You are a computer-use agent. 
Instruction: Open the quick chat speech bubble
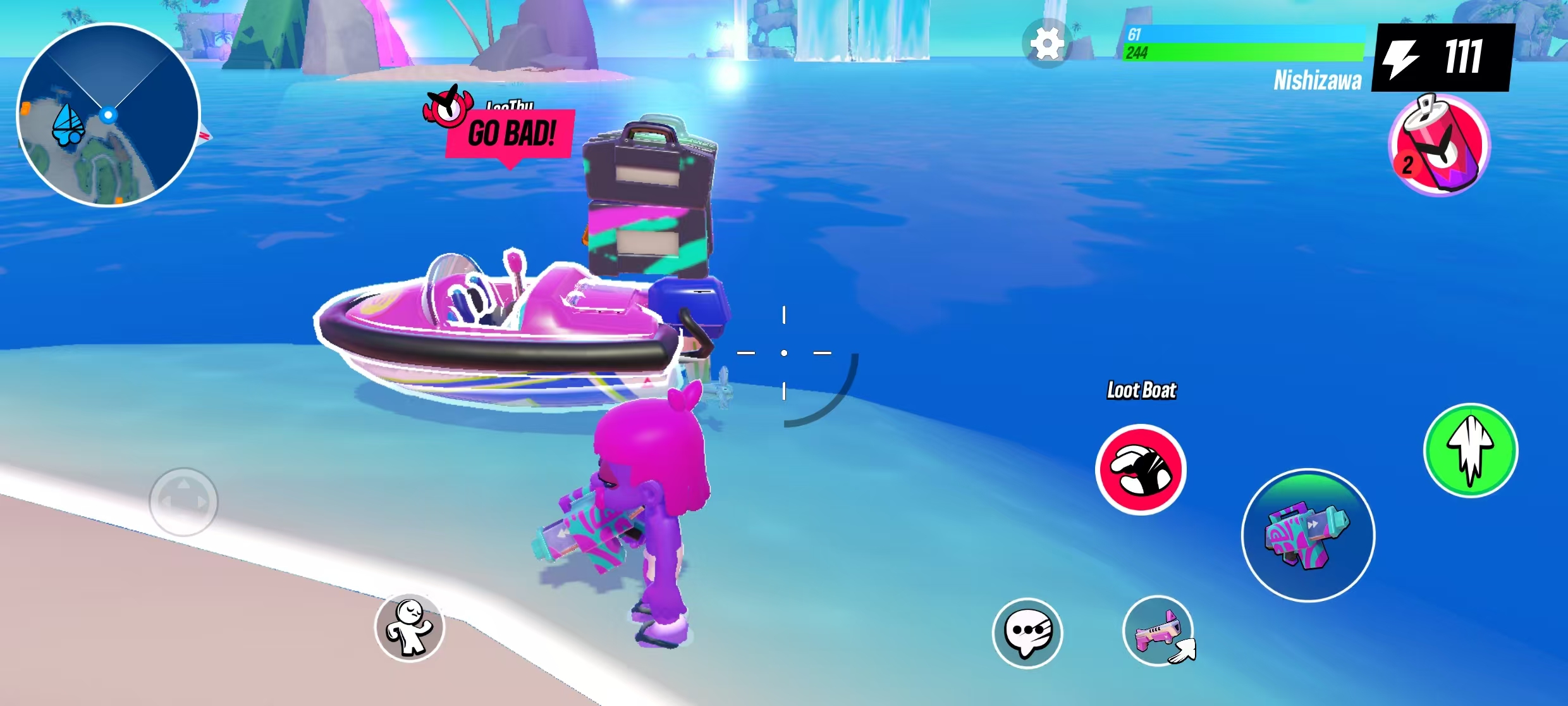click(1027, 633)
